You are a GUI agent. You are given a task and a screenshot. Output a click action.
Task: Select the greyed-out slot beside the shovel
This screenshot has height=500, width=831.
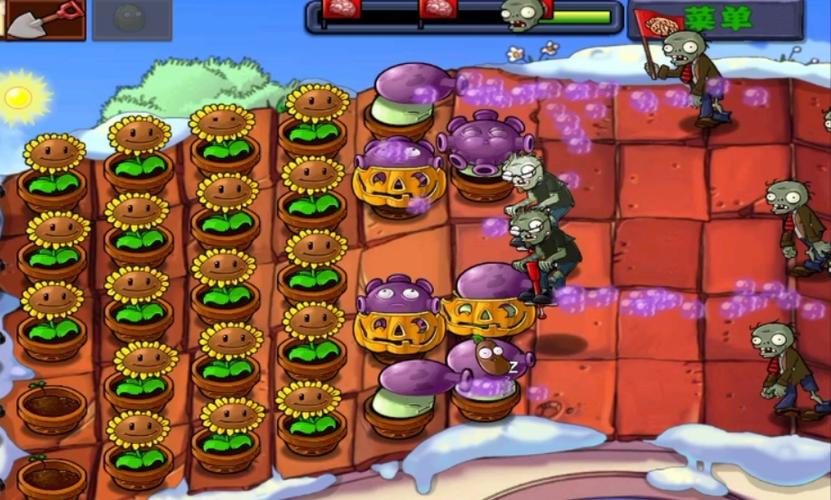coord(131,19)
